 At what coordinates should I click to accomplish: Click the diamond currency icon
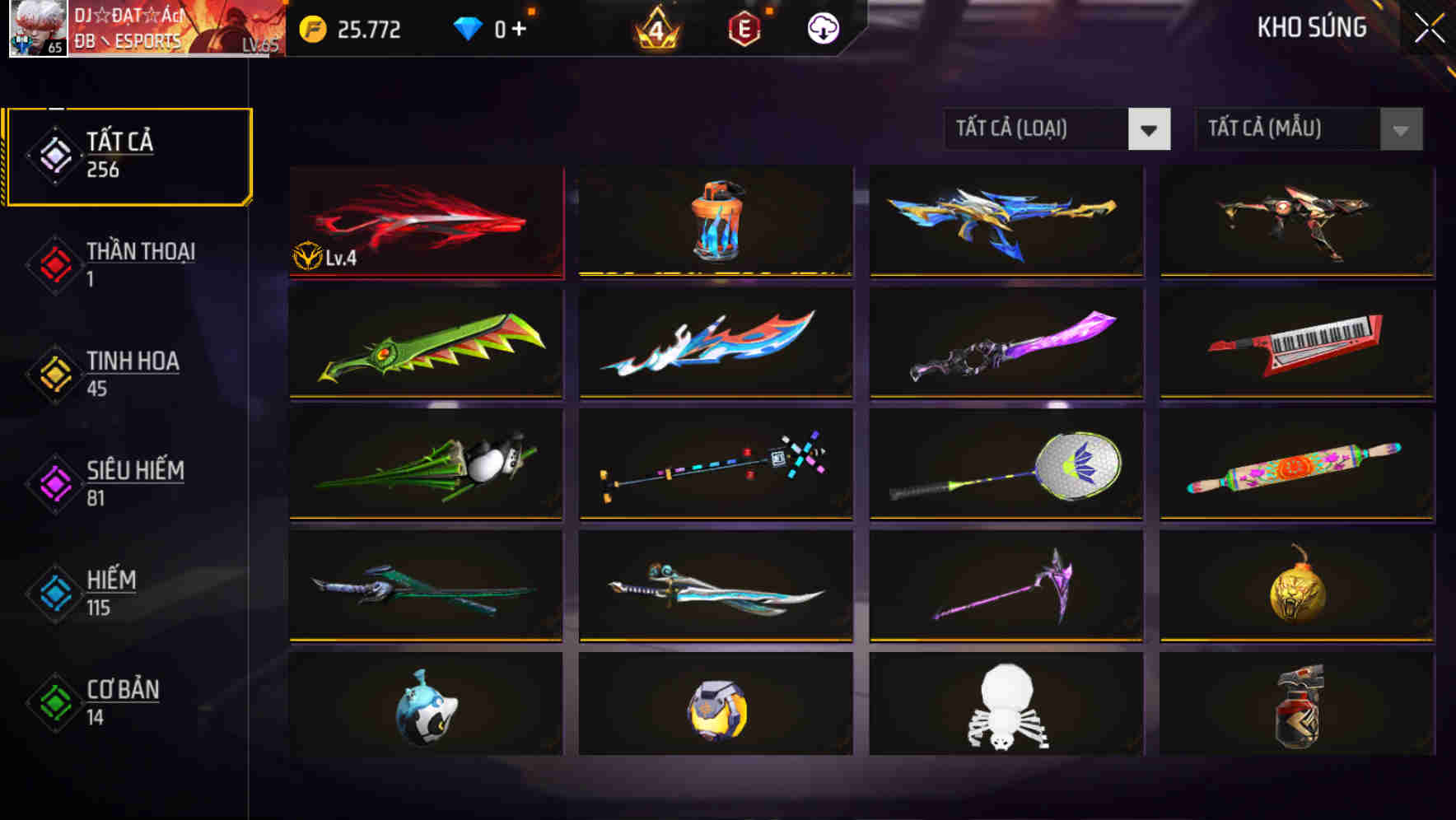point(467,29)
